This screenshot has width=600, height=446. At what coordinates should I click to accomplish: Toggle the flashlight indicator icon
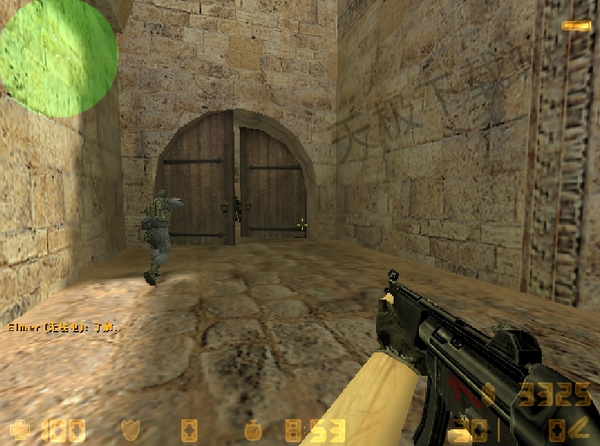pos(574,25)
